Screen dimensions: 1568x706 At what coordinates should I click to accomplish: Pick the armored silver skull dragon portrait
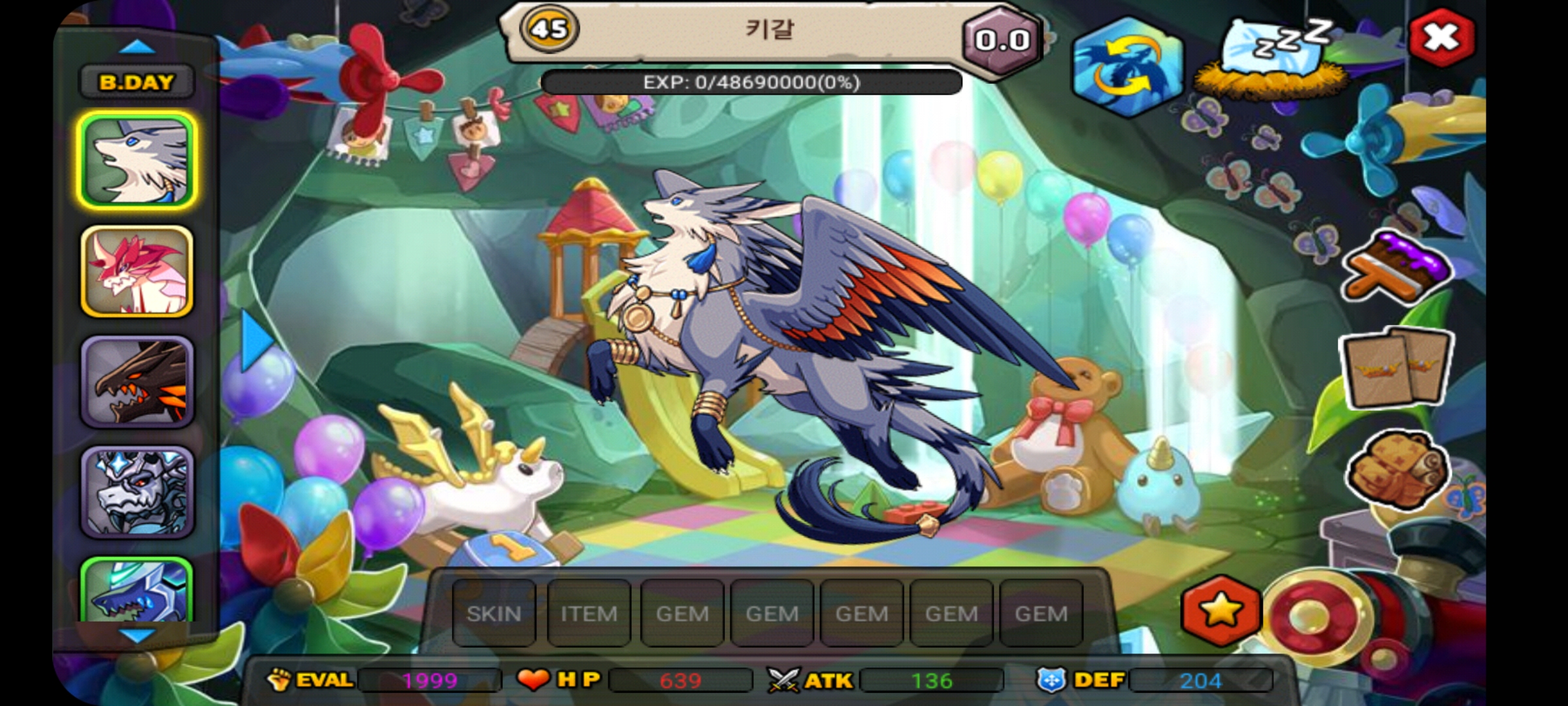click(137, 492)
